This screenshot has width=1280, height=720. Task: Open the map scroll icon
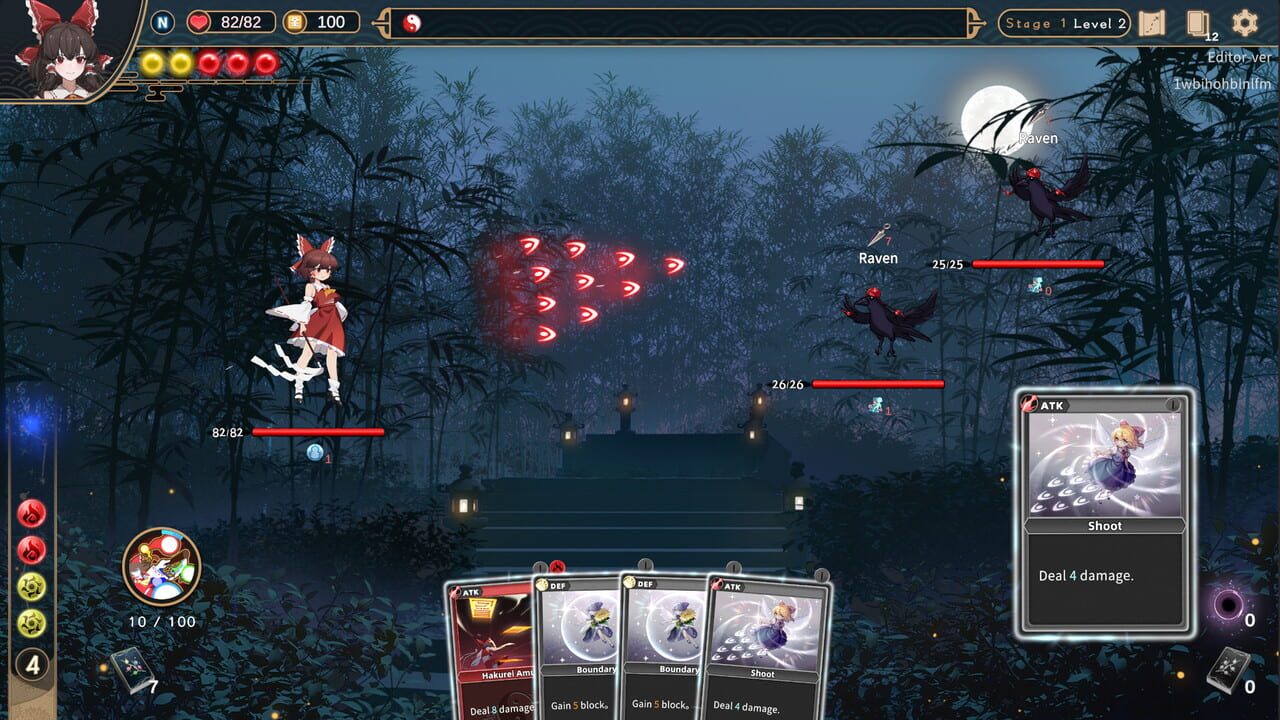(1154, 22)
